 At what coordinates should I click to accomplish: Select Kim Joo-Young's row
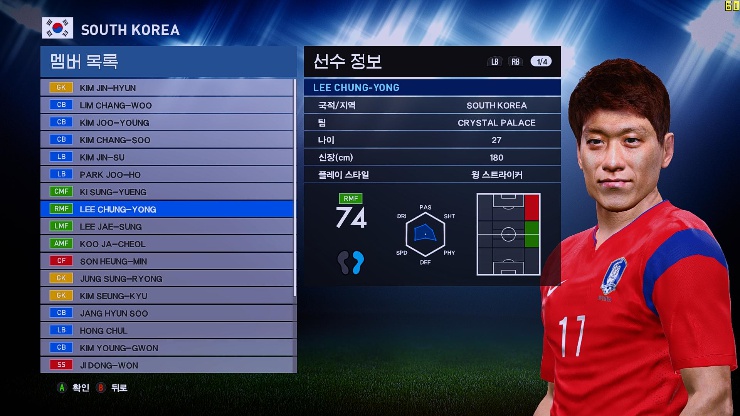[168, 122]
